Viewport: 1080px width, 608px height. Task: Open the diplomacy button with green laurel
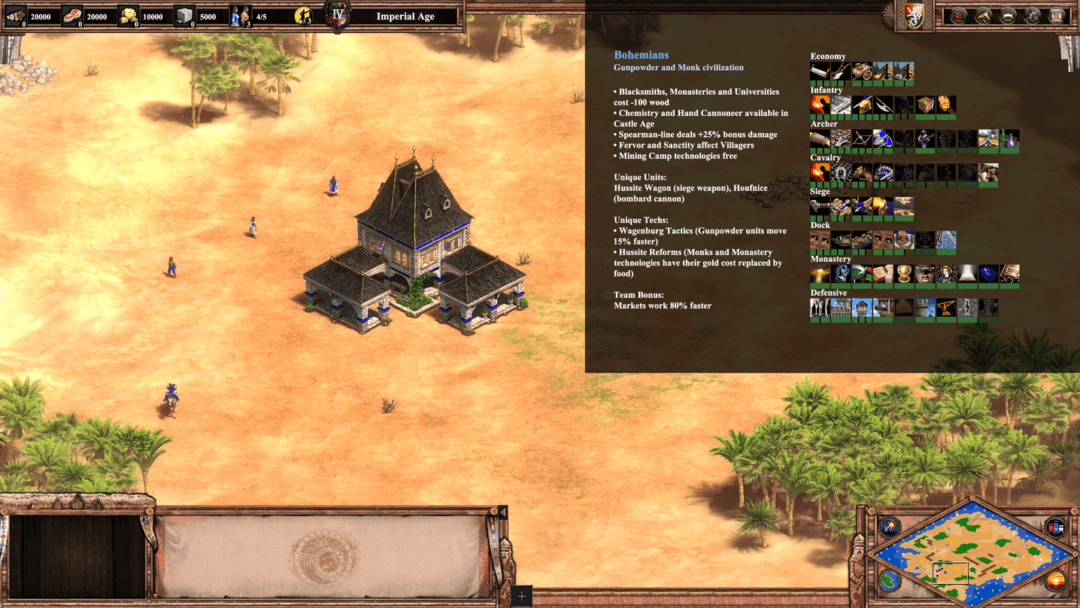click(x=1008, y=15)
